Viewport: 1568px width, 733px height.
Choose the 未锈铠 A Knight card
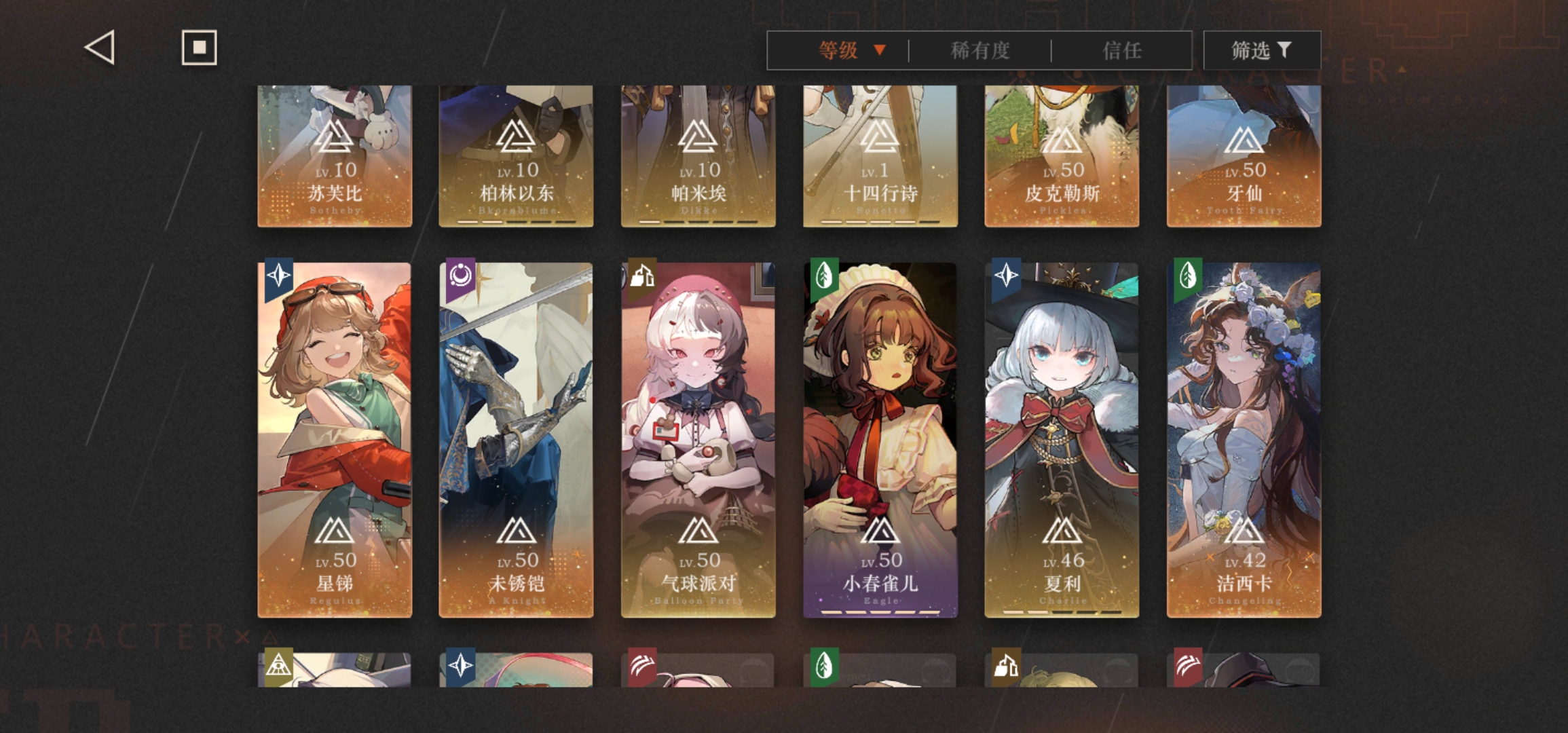click(x=516, y=440)
